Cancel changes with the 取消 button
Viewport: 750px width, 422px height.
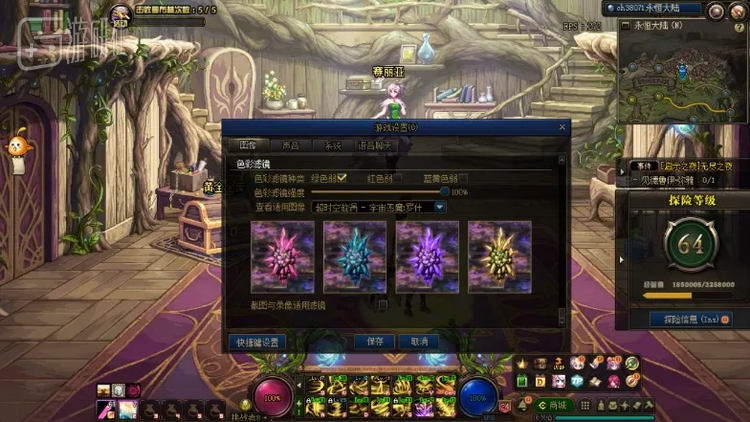(418, 342)
